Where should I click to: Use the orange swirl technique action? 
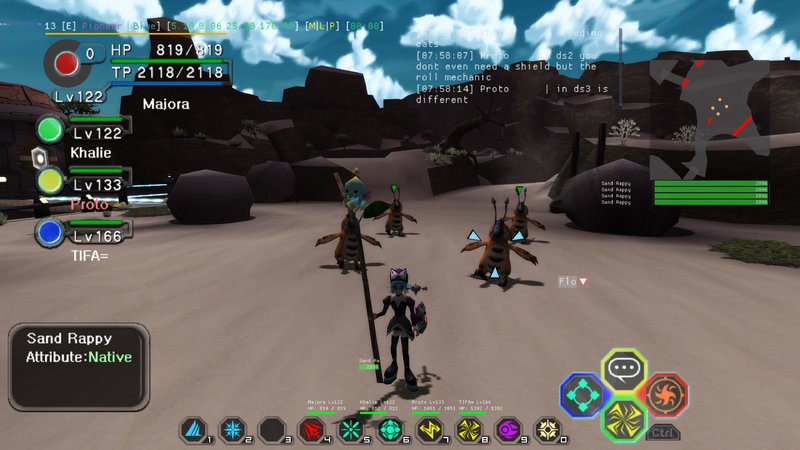click(664, 393)
